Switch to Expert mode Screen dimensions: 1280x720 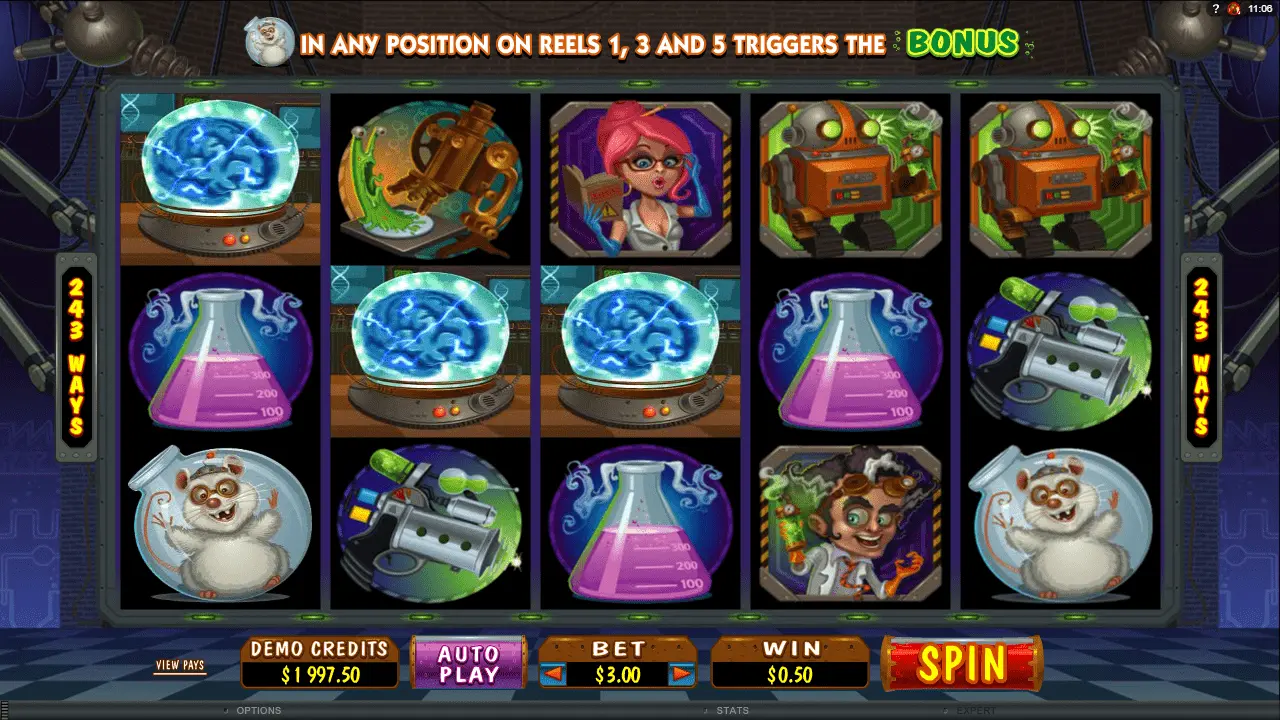tap(977, 711)
